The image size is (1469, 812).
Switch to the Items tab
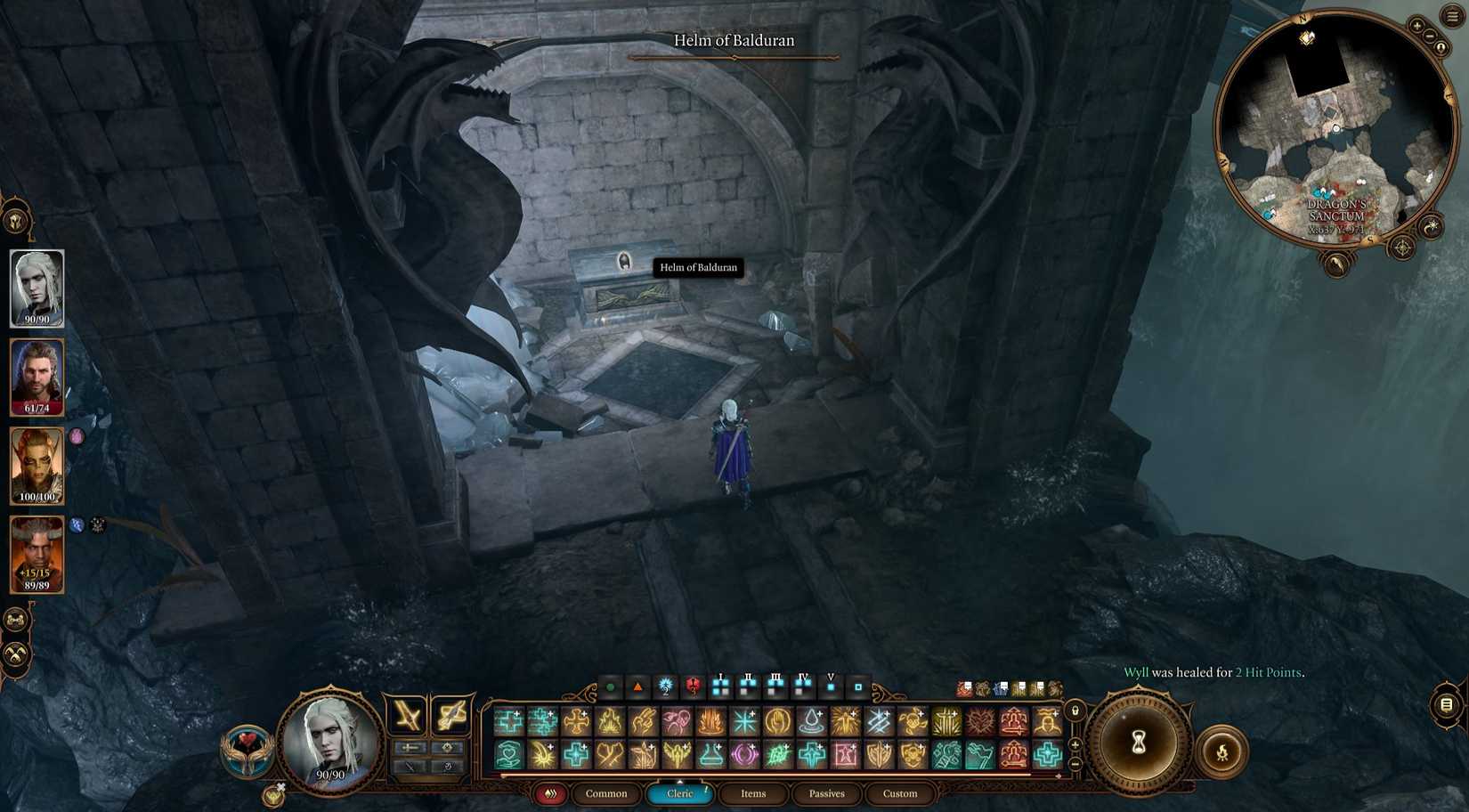point(752,793)
